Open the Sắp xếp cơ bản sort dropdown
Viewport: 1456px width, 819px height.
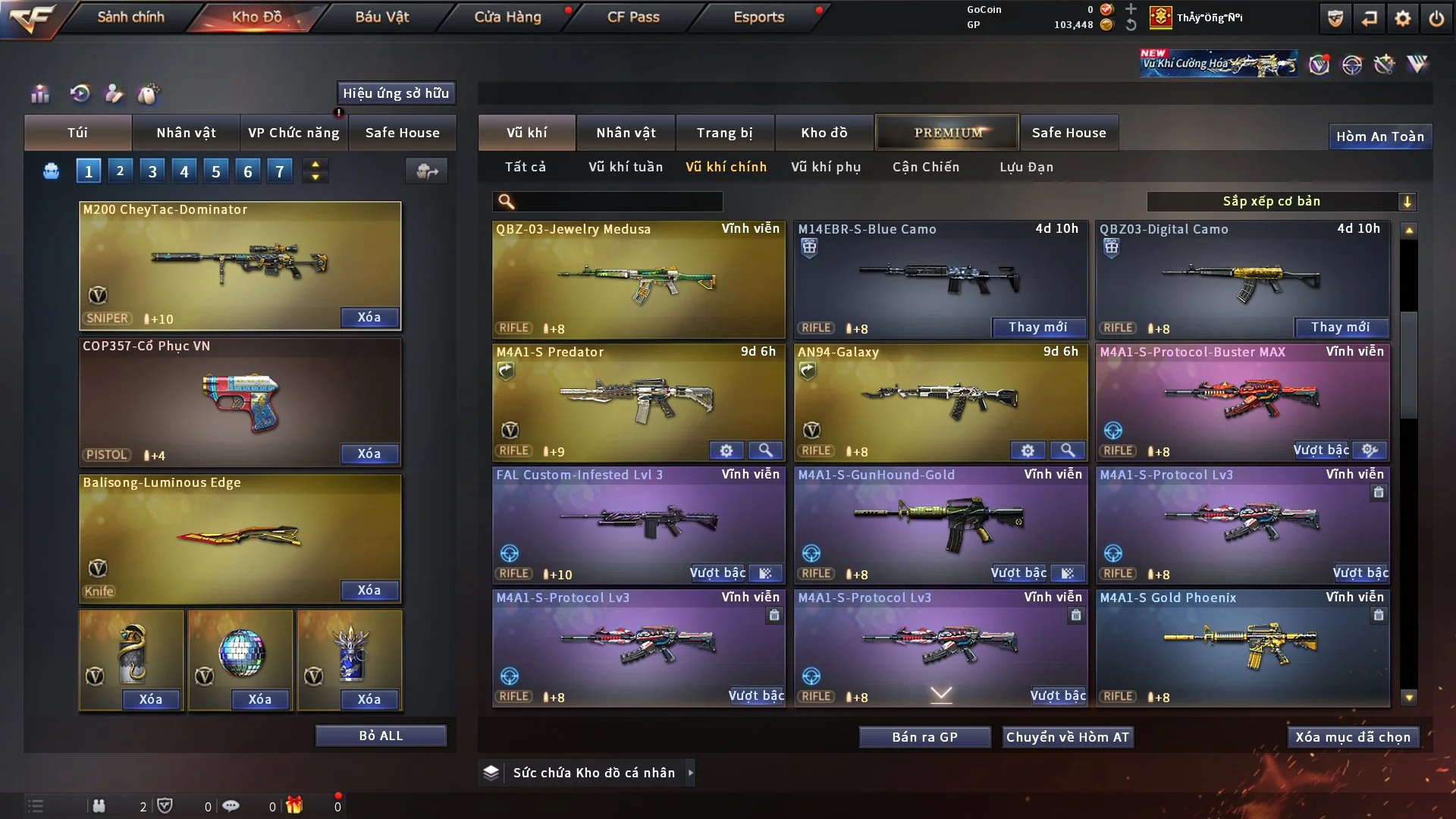1281,201
